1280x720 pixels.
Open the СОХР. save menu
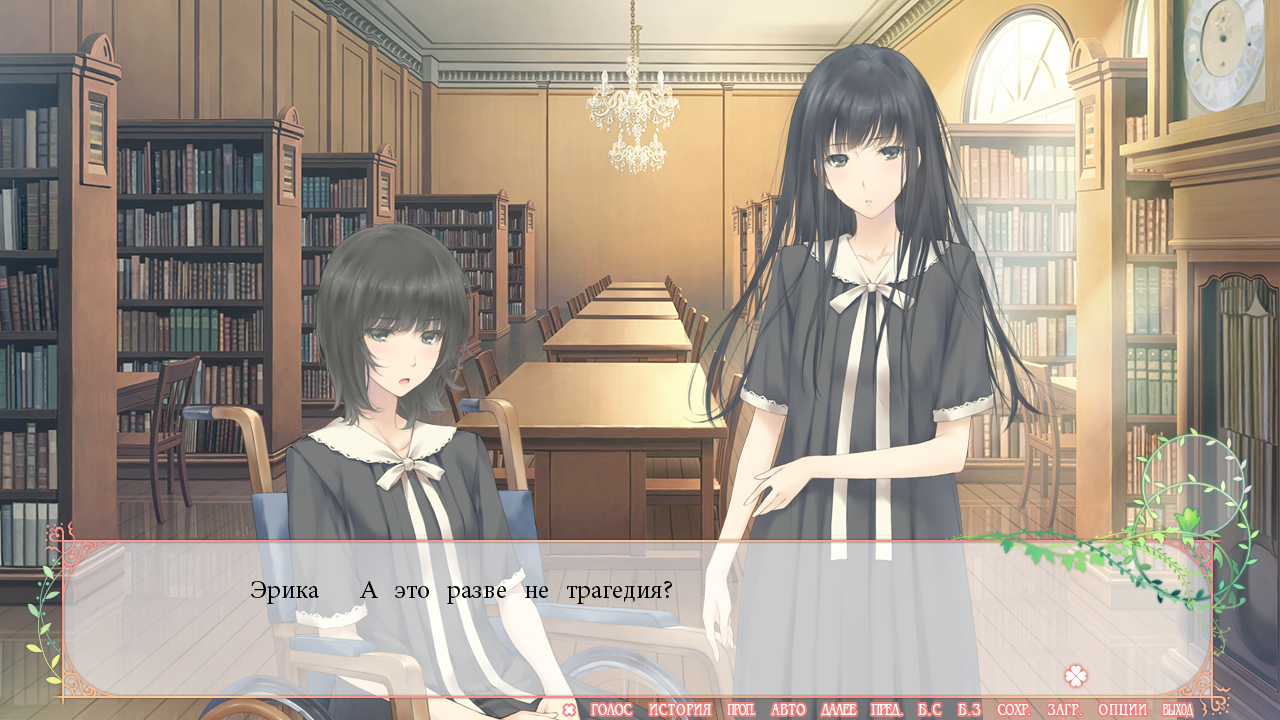pyautogui.click(x=1013, y=710)
